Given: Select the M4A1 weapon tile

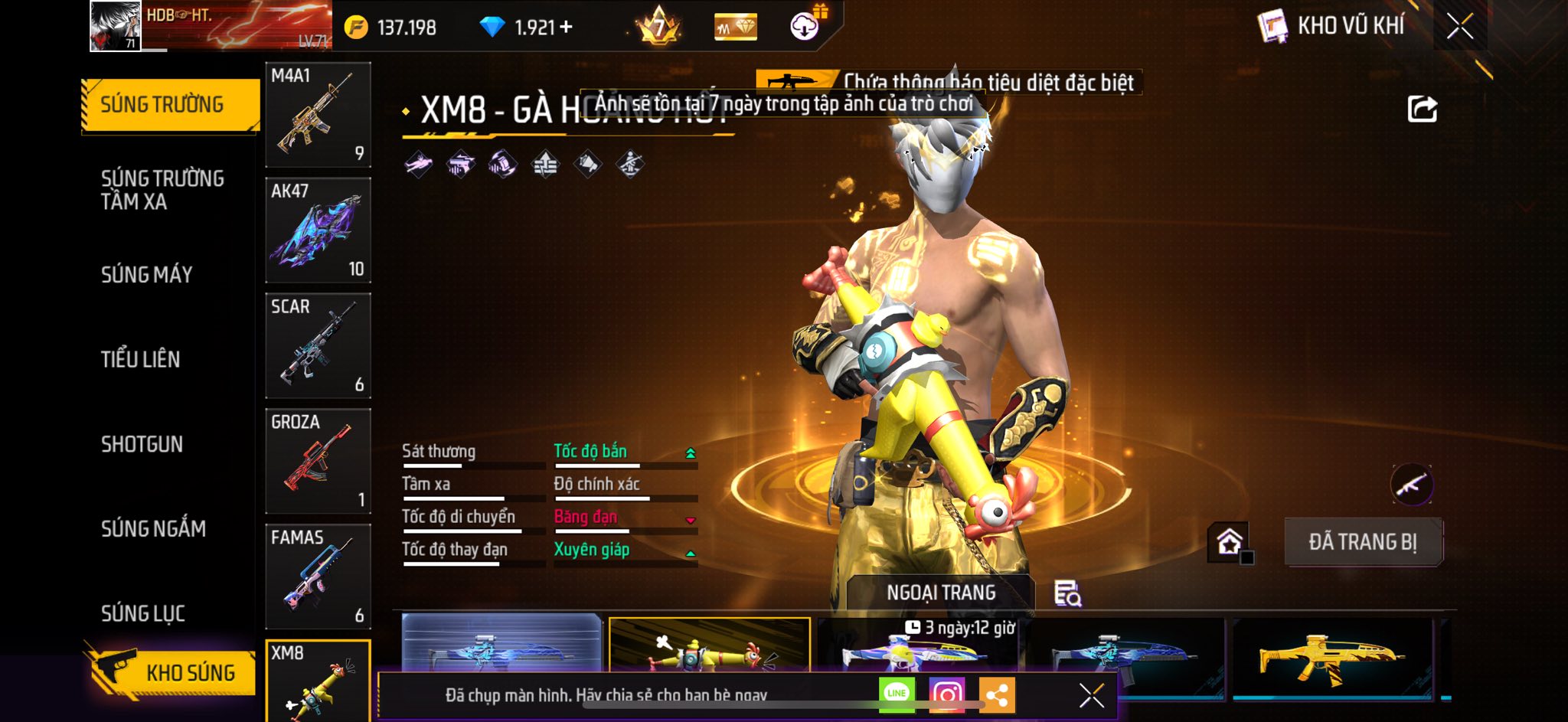Looking at the screenshot, I should point(318,115).
